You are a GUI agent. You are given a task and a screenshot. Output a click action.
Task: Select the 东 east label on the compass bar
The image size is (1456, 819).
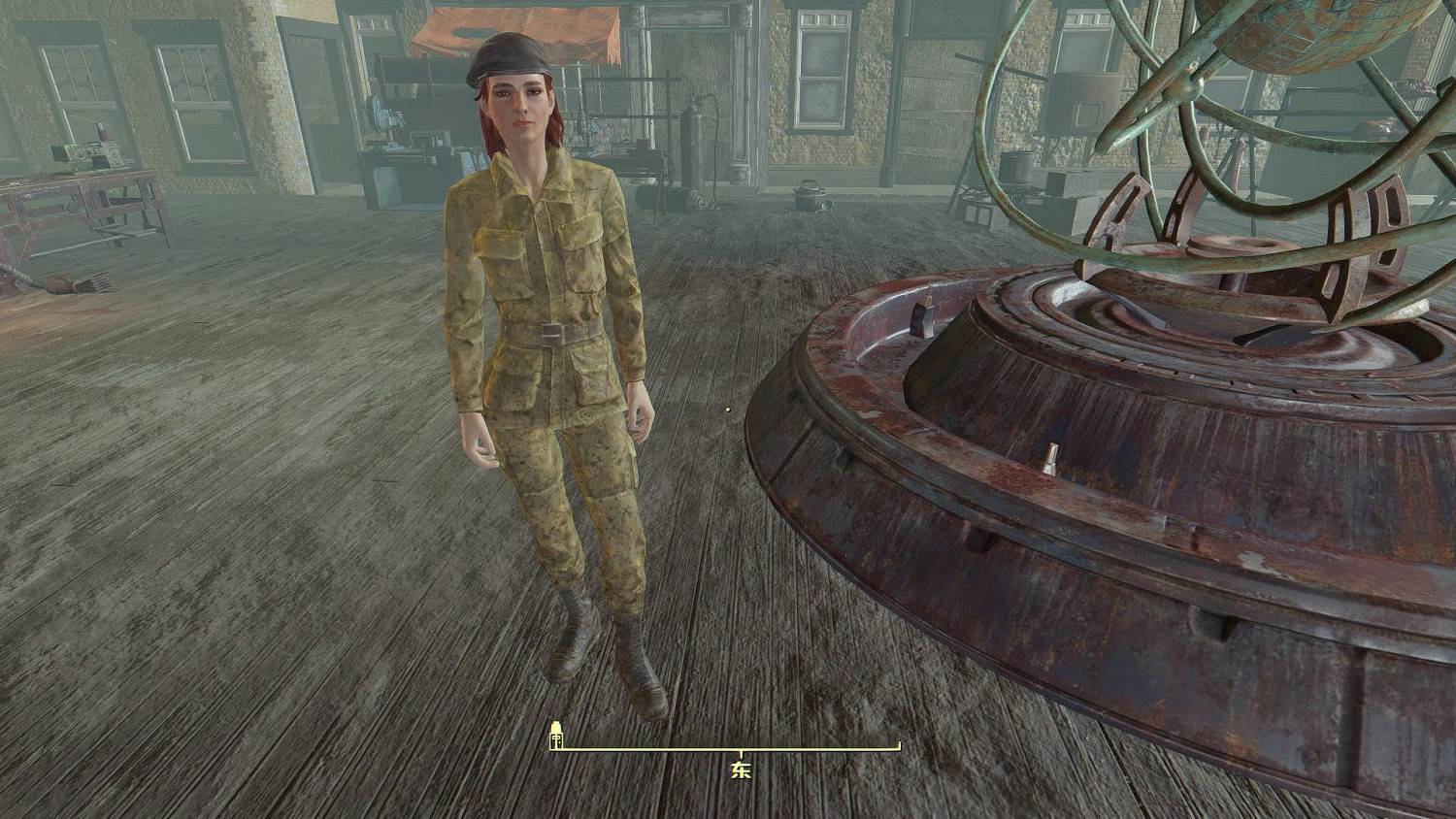point(742,770)
